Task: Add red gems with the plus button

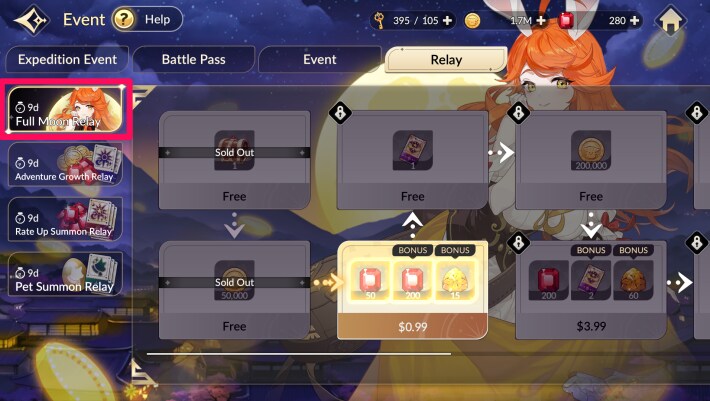Action: tap(633, 20)
